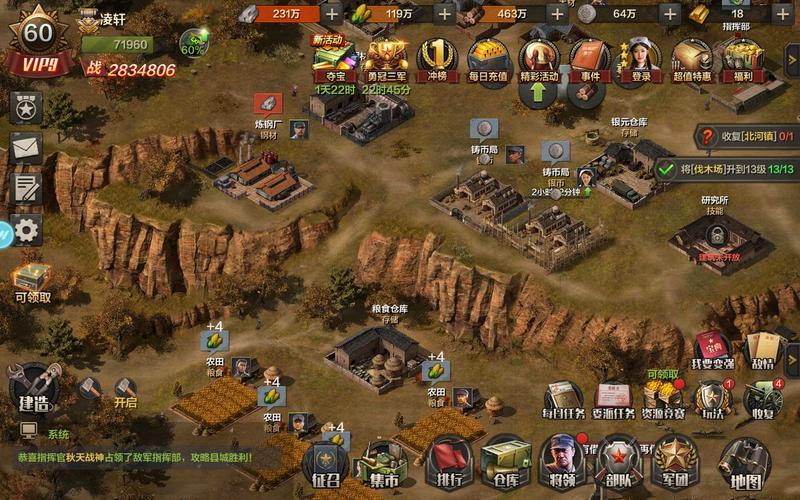Open the 仓库 (Warehouse) menu
The width and height of the screenshot is (800, 500).
click(x=506, y=461)
